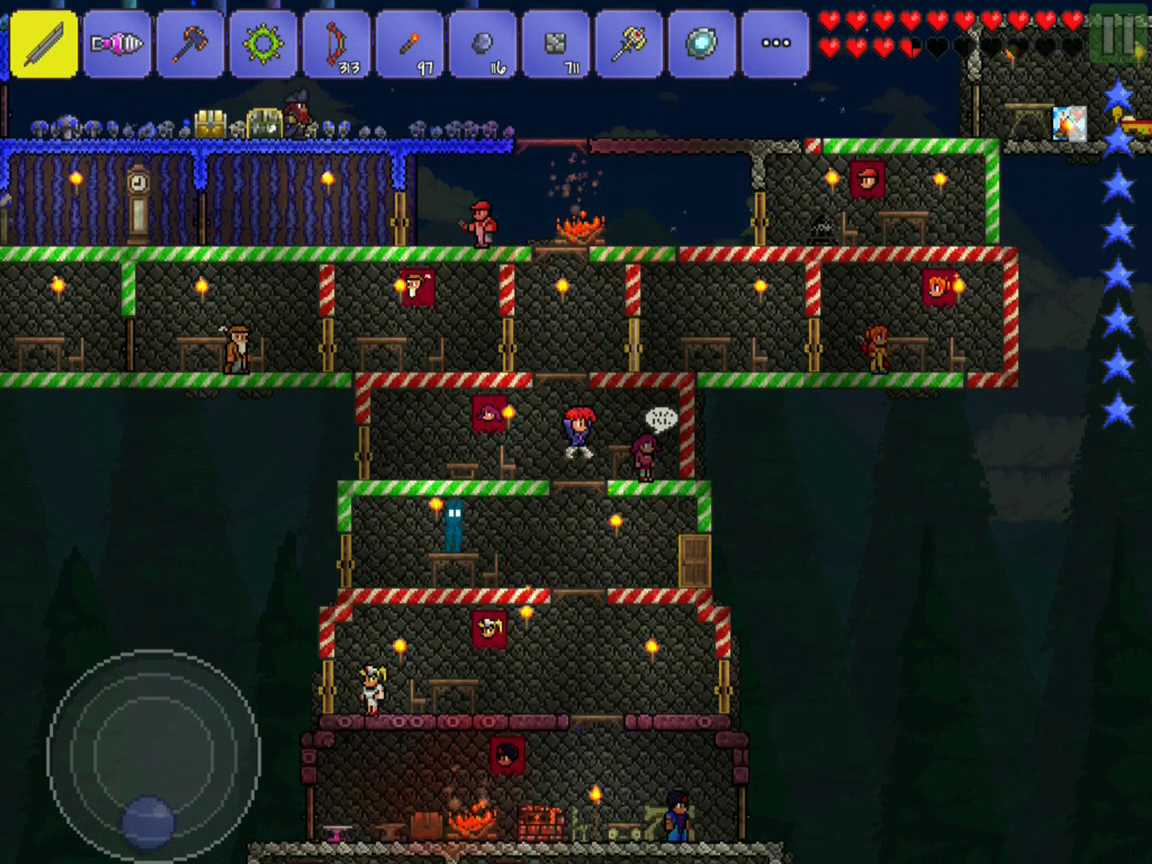Equip the golden hamaxe slot
1152x864 pixels.
628,44
